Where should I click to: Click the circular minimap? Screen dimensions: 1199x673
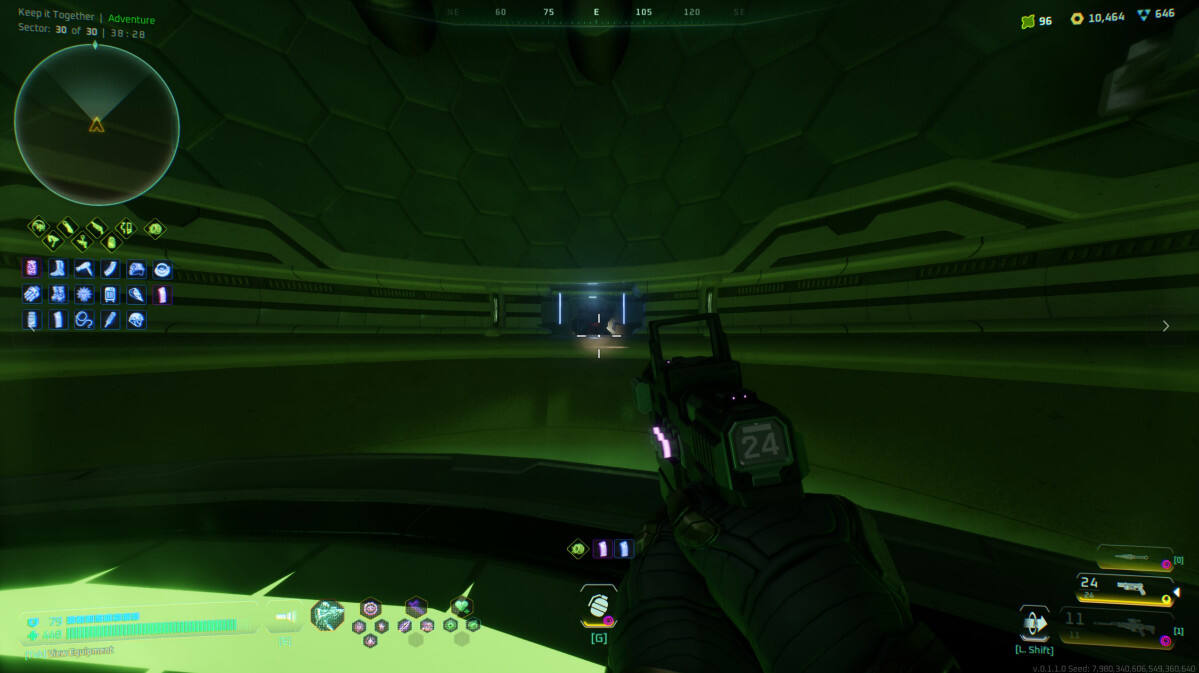click(x=96, y=124)
